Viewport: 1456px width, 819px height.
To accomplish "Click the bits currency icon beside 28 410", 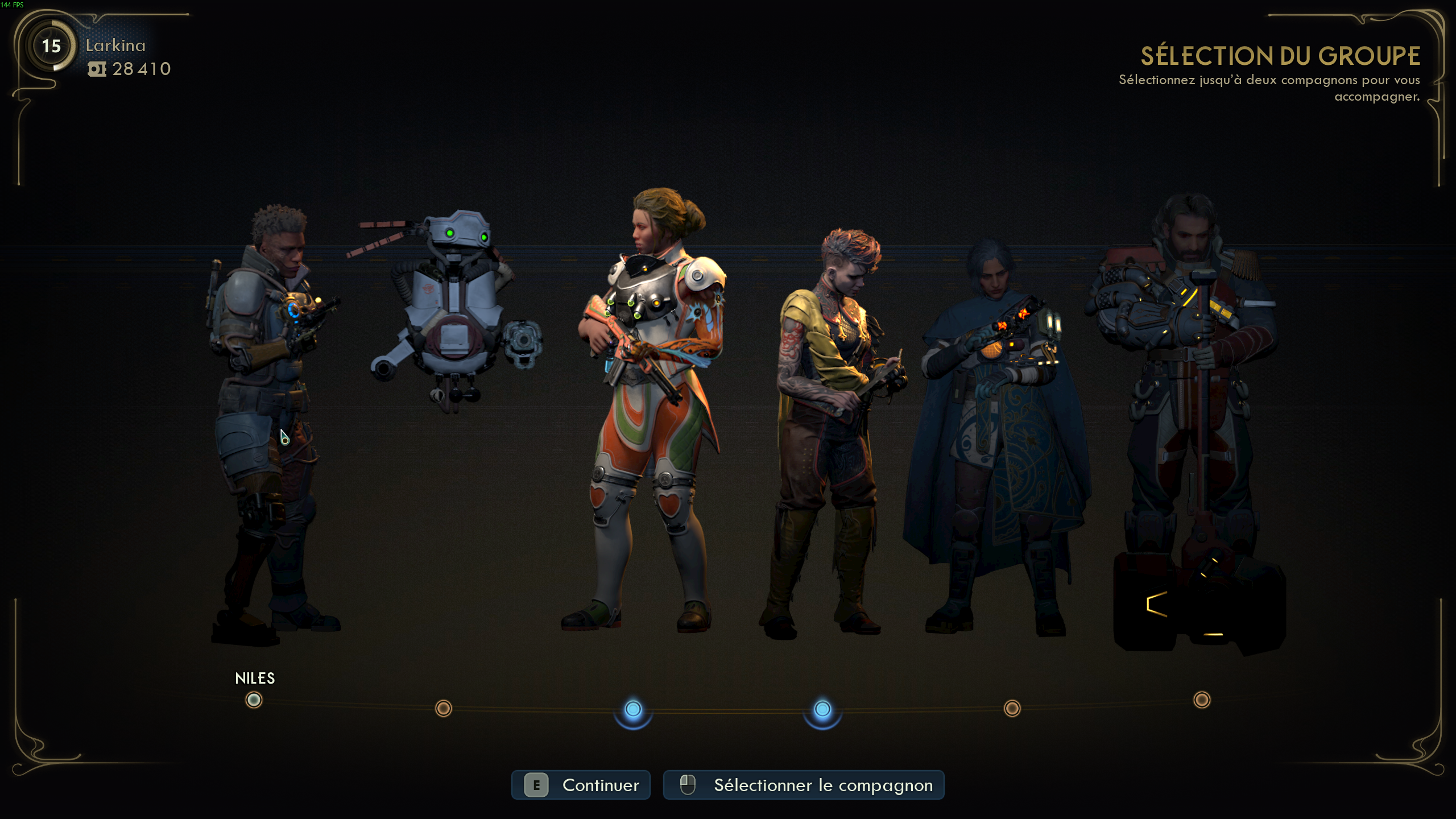I will point(98,69).
